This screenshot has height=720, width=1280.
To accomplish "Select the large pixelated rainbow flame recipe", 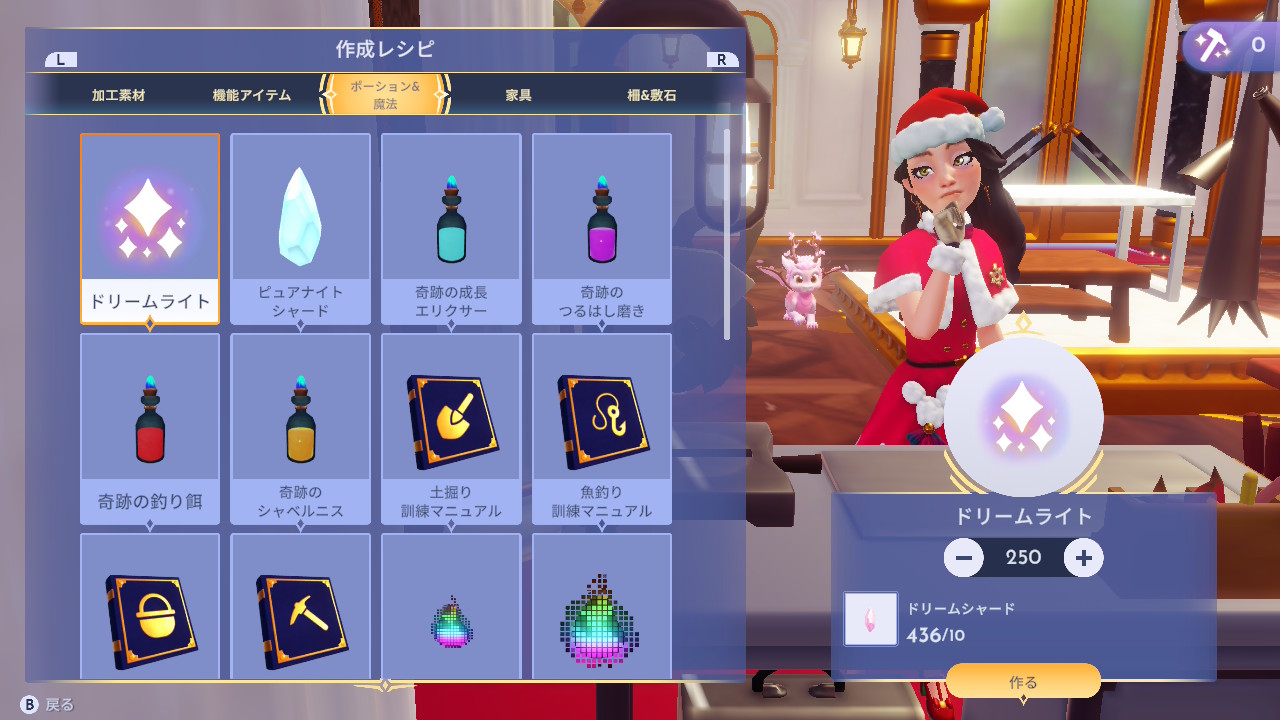I will coord(601,607).
